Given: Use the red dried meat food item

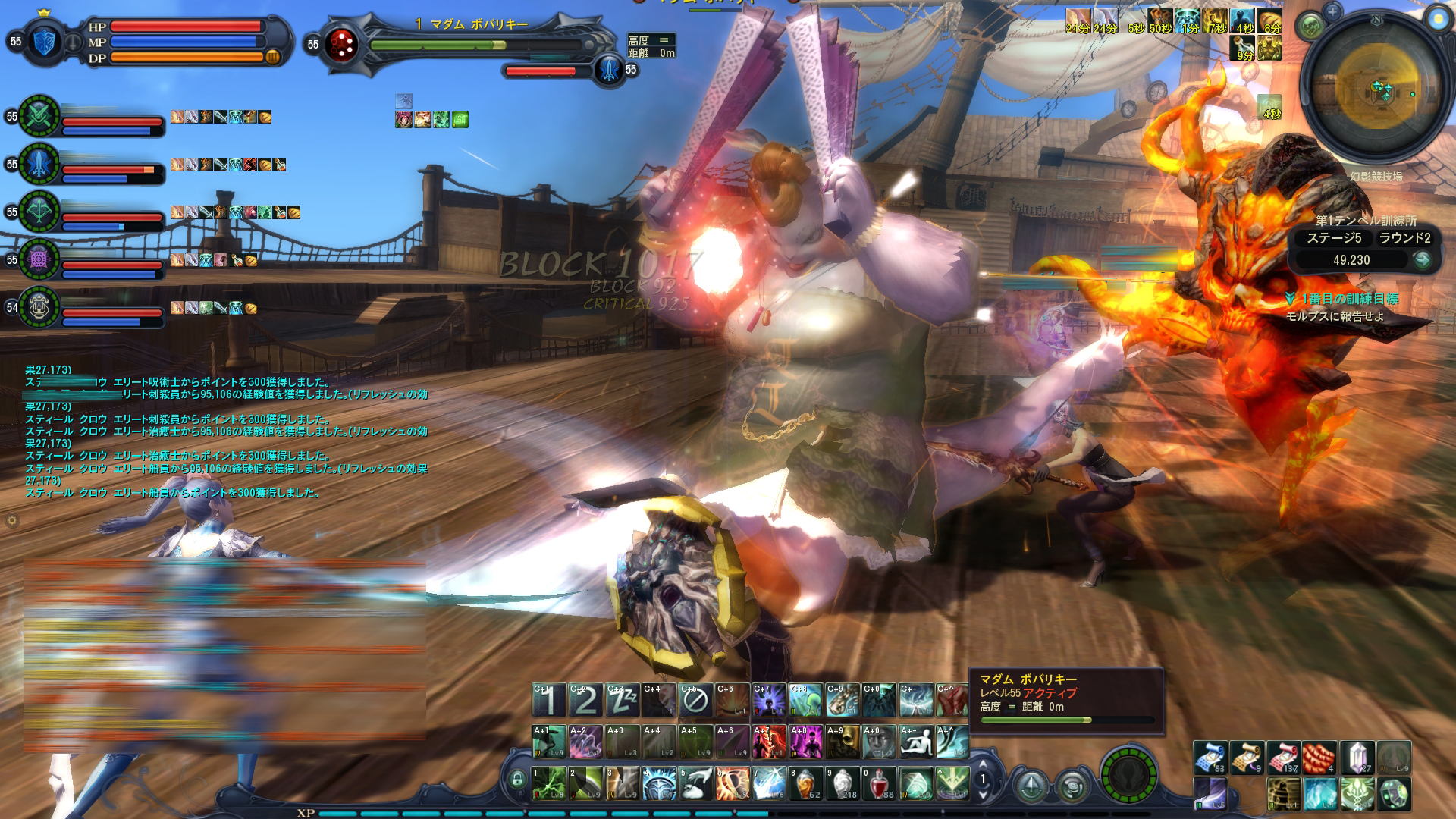Looking at the screenshot, I should coord(1319,757).
